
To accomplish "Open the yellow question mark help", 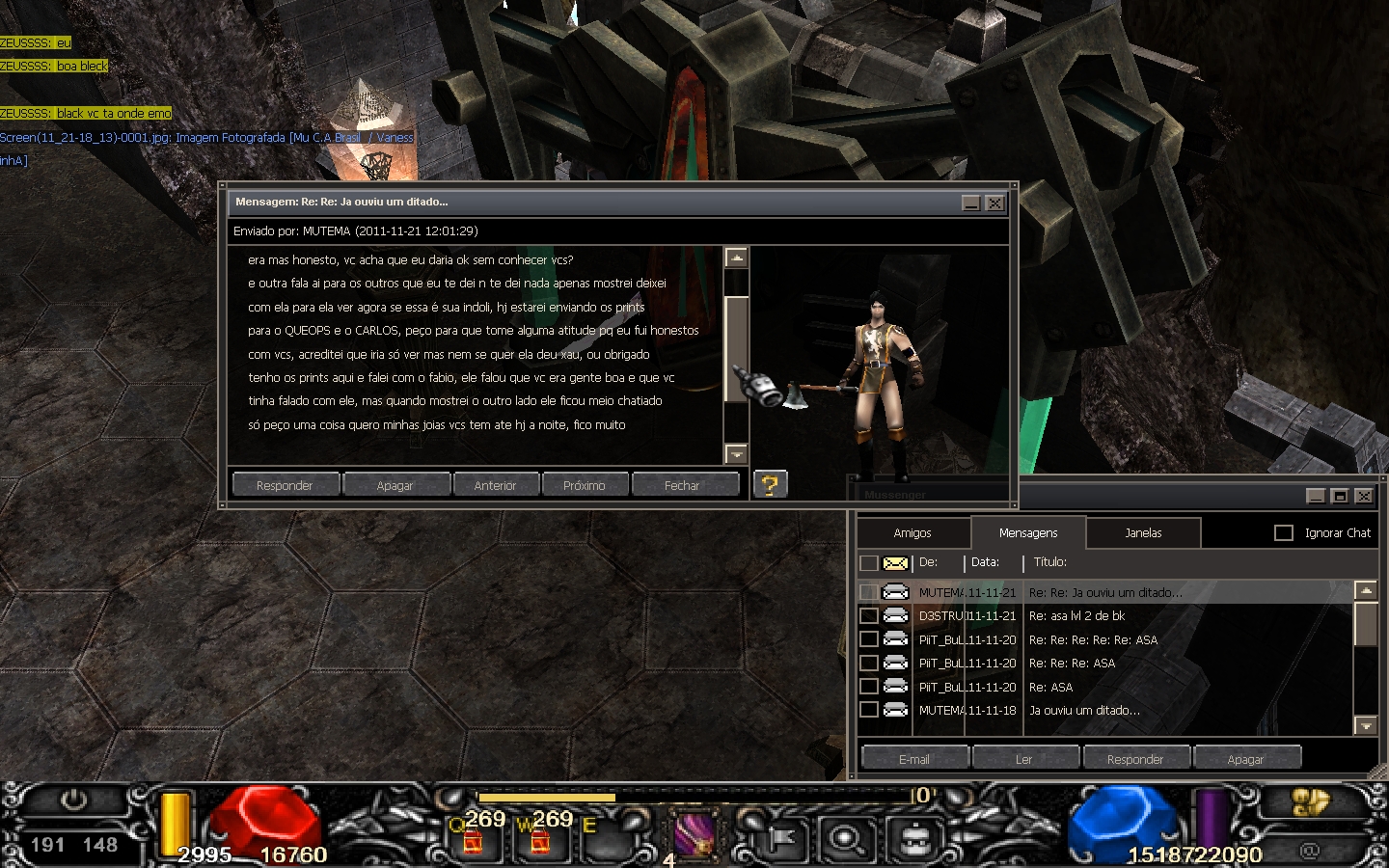I will (x=770, y=484).
